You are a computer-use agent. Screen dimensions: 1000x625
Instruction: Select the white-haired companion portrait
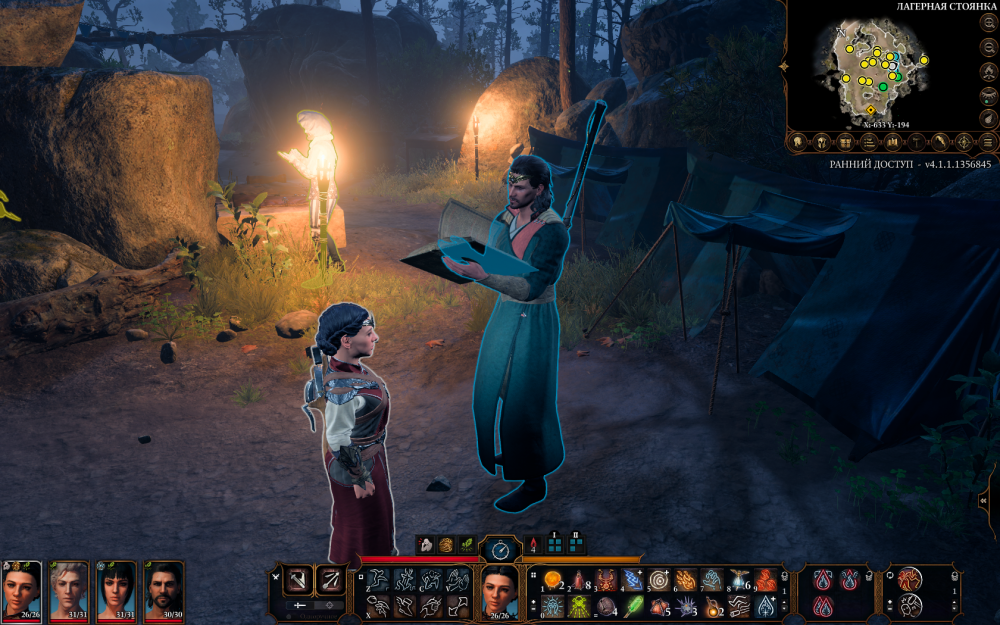point(70,588)
